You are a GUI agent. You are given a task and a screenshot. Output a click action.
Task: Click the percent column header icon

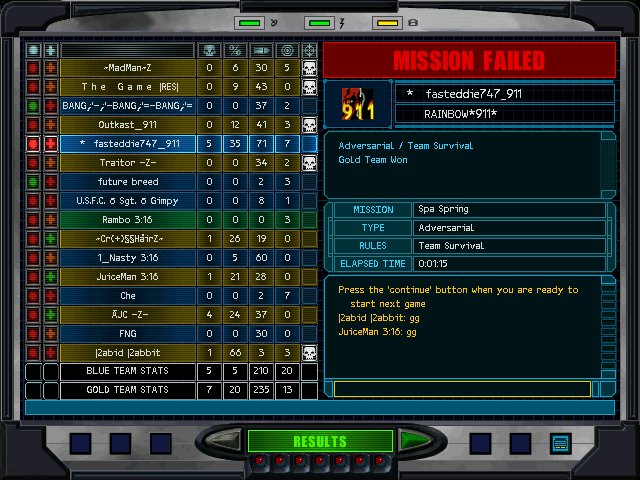coord(235,50)
